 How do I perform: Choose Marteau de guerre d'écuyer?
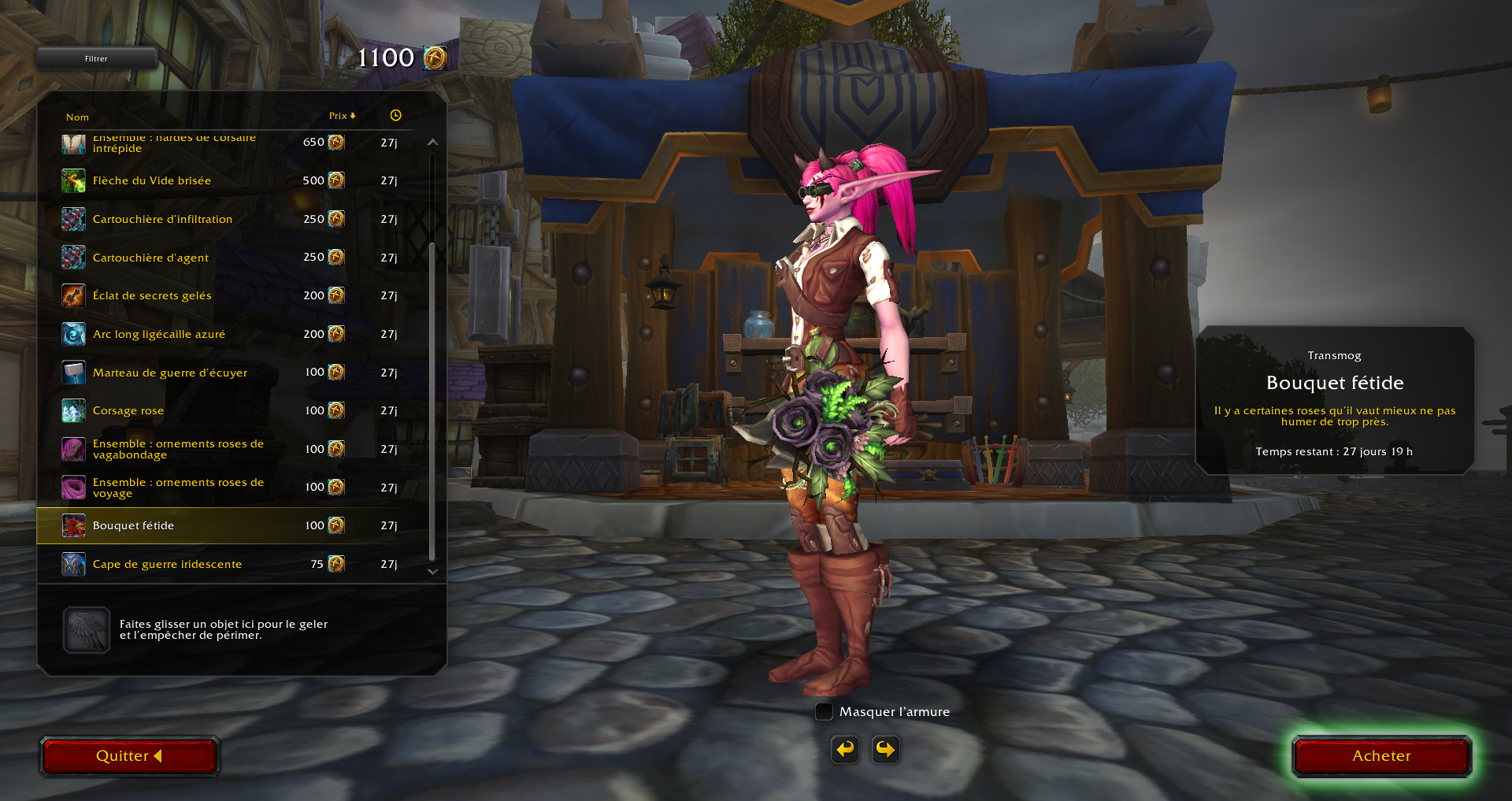(170, 373)
